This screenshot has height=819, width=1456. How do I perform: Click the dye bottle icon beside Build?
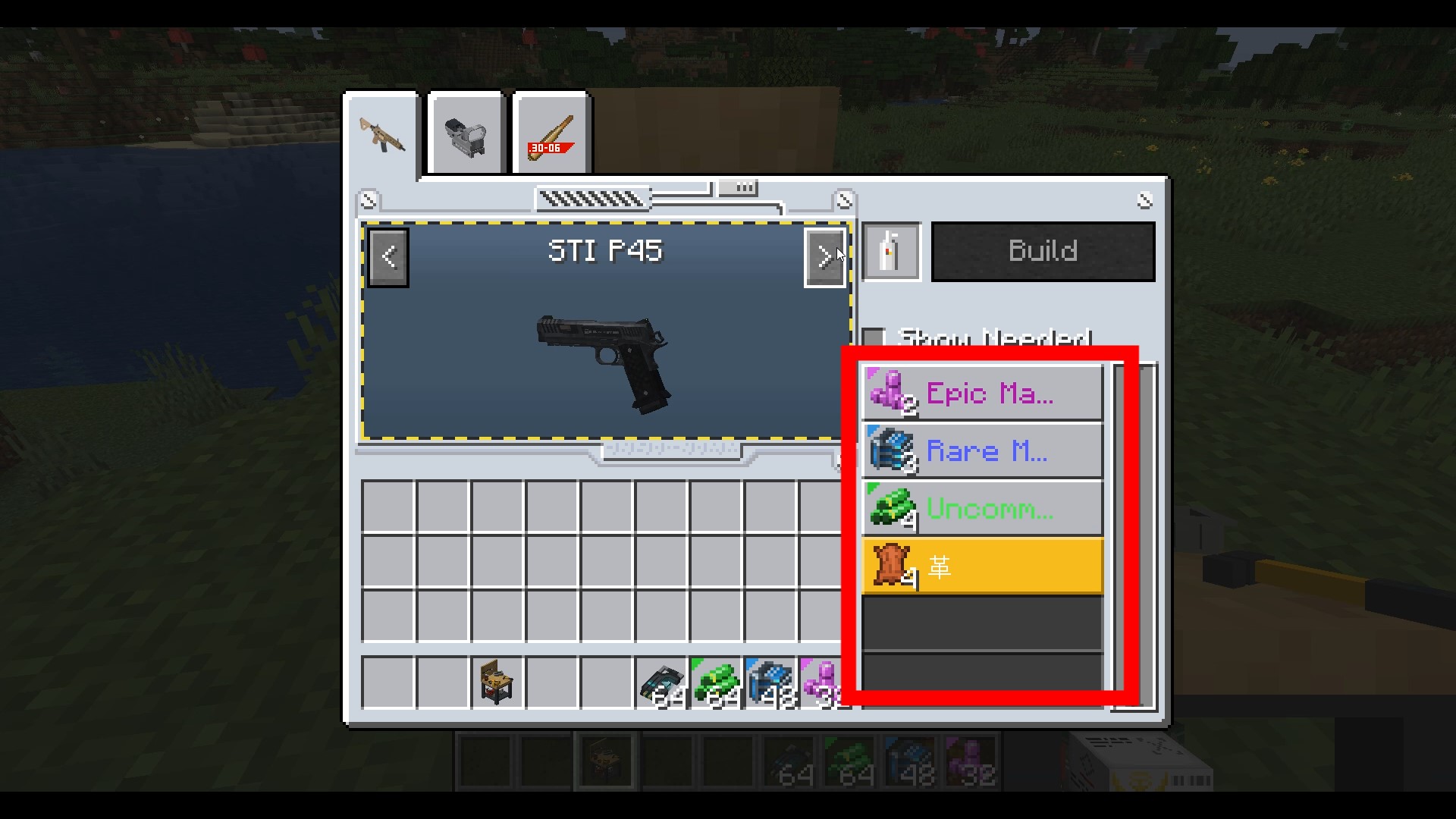click(x=891, y=251)
